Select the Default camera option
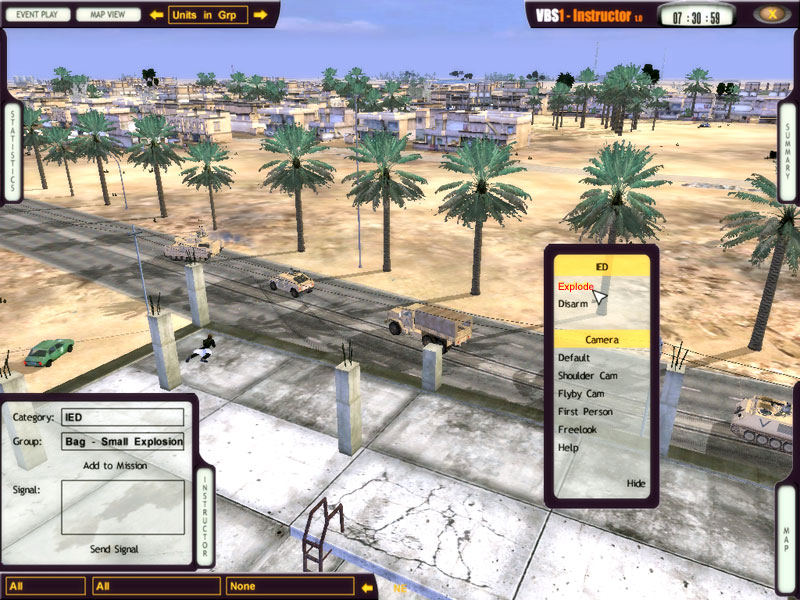This screenshot has width=800, height=600. (x=574, y=358)
